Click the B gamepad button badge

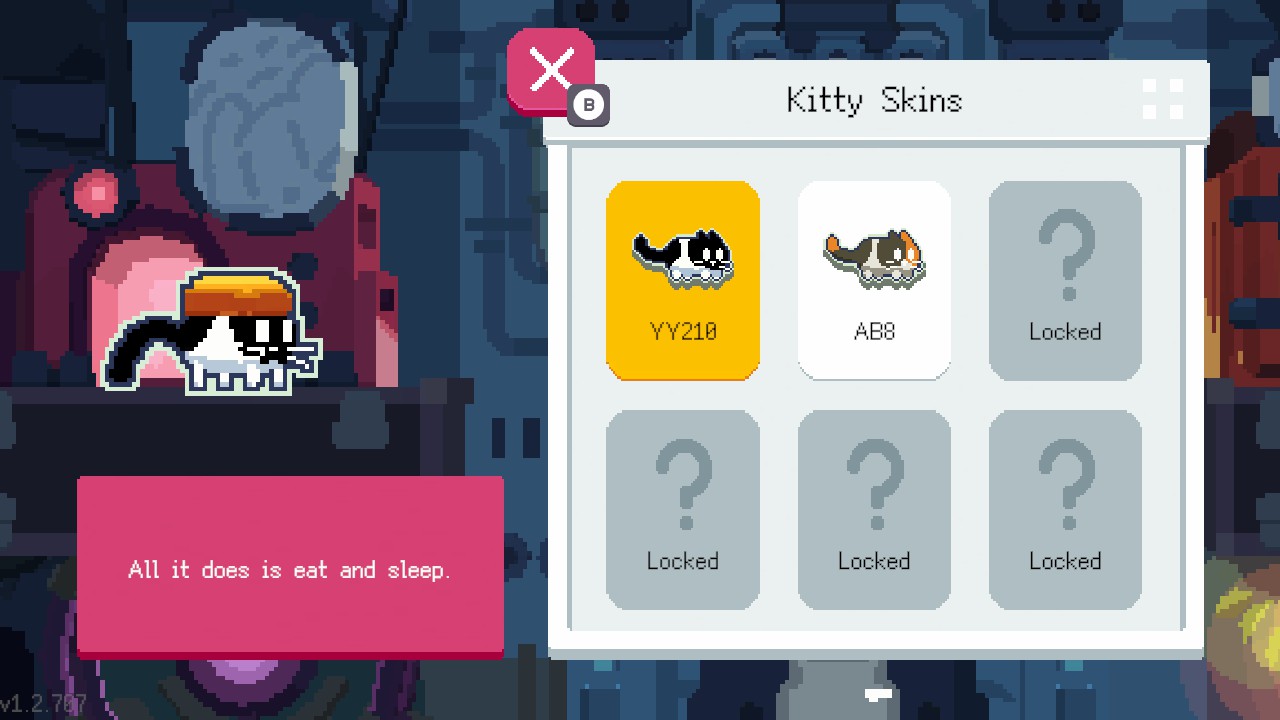(x=591, y=107)
